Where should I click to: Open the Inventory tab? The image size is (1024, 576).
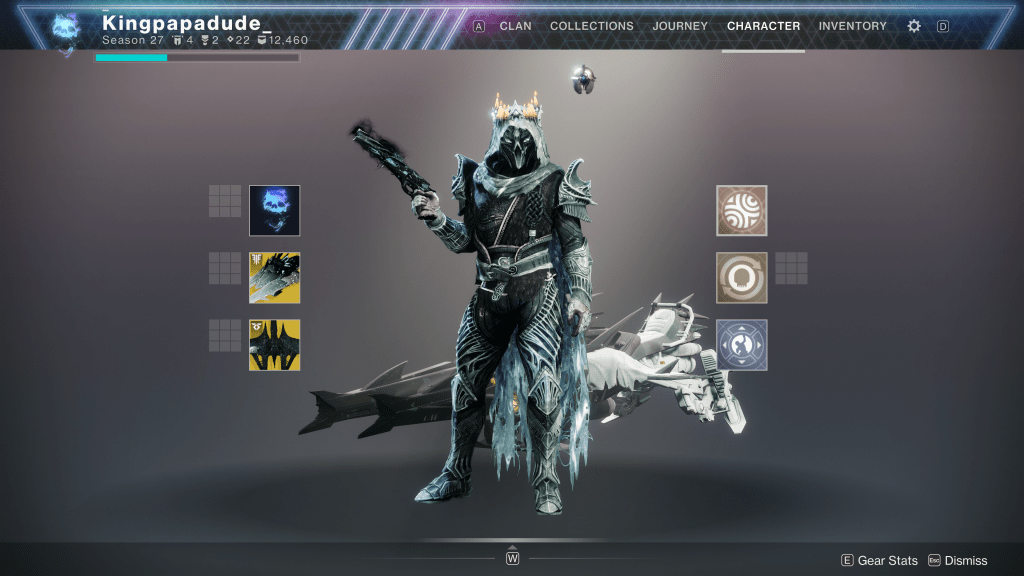coord(852,26)
